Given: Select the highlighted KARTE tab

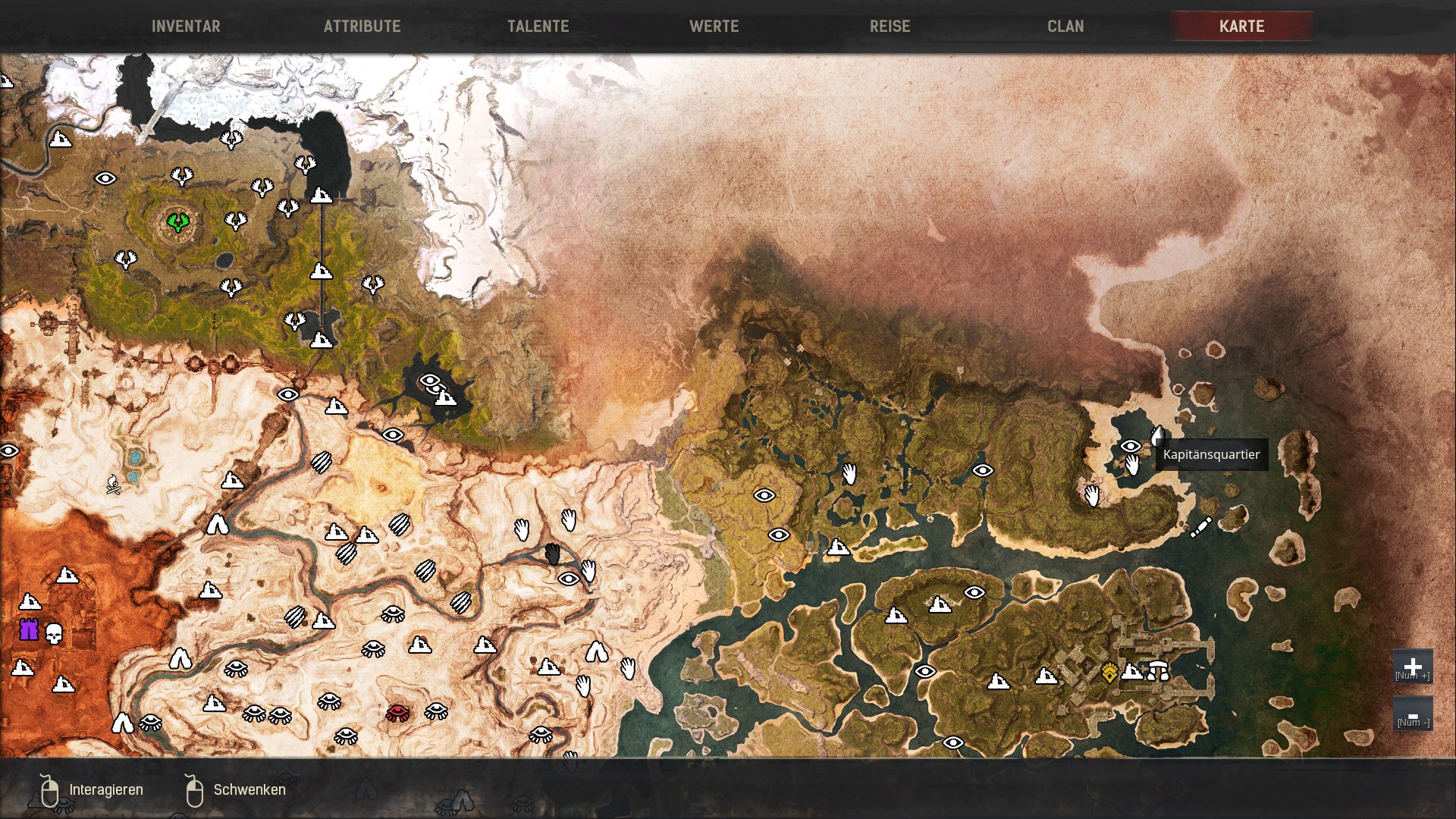Looking at the screenshot, I should 1241,27.
